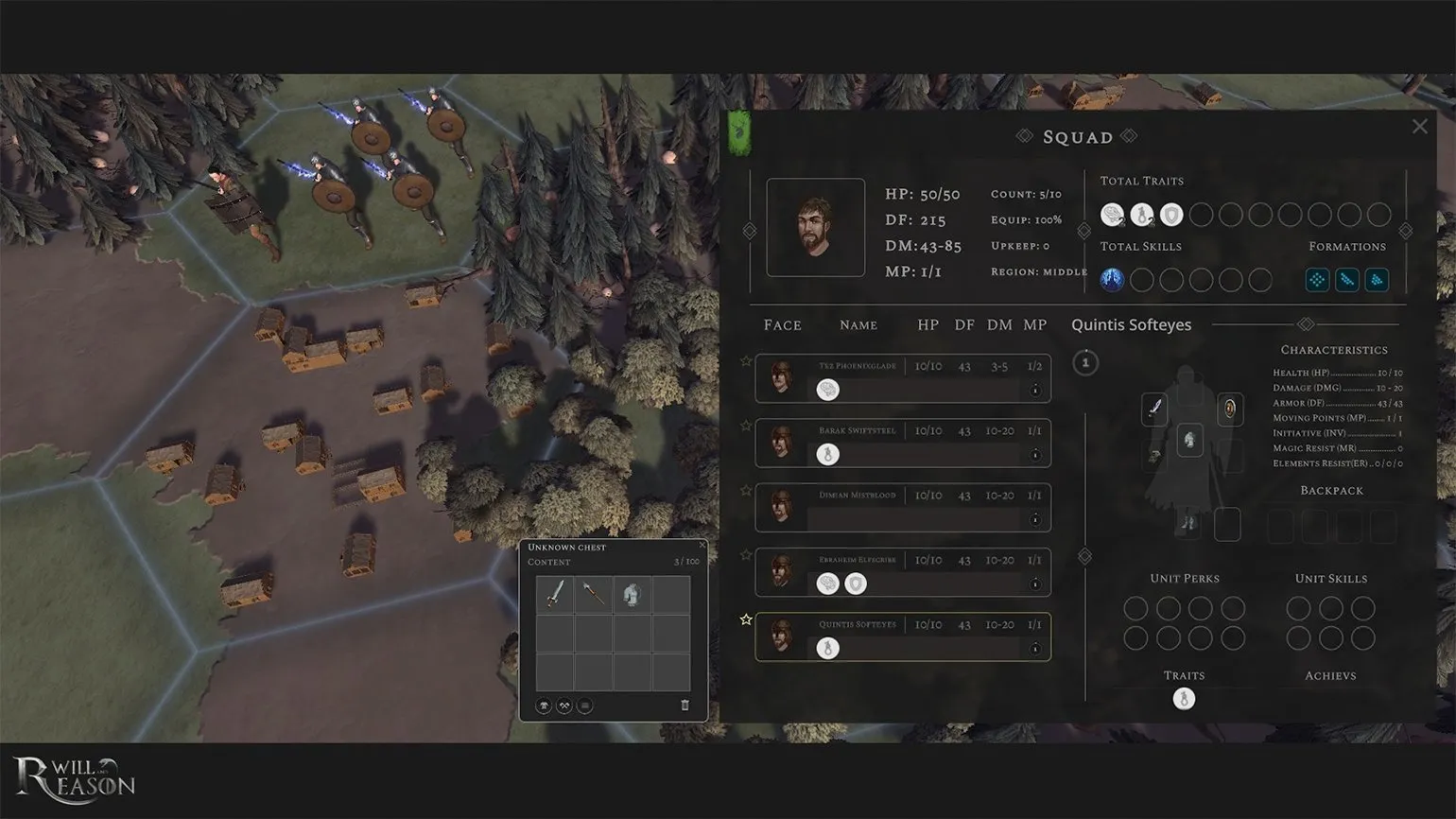Choose the diamond-shaped squad formation
Screen dimensions: 1456x819
coord(1317,280)
